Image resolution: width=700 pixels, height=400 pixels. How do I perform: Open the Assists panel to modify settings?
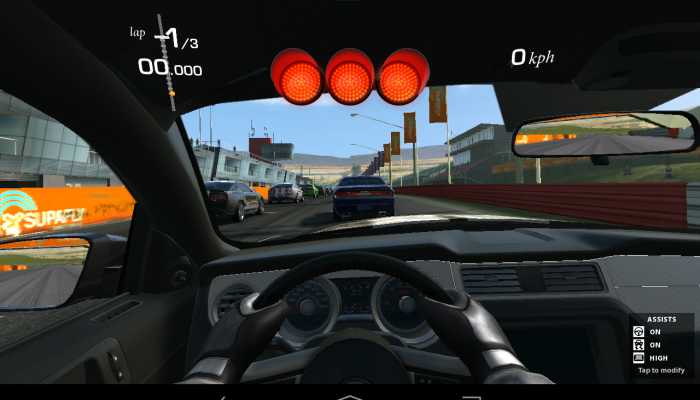coord(660,370)
